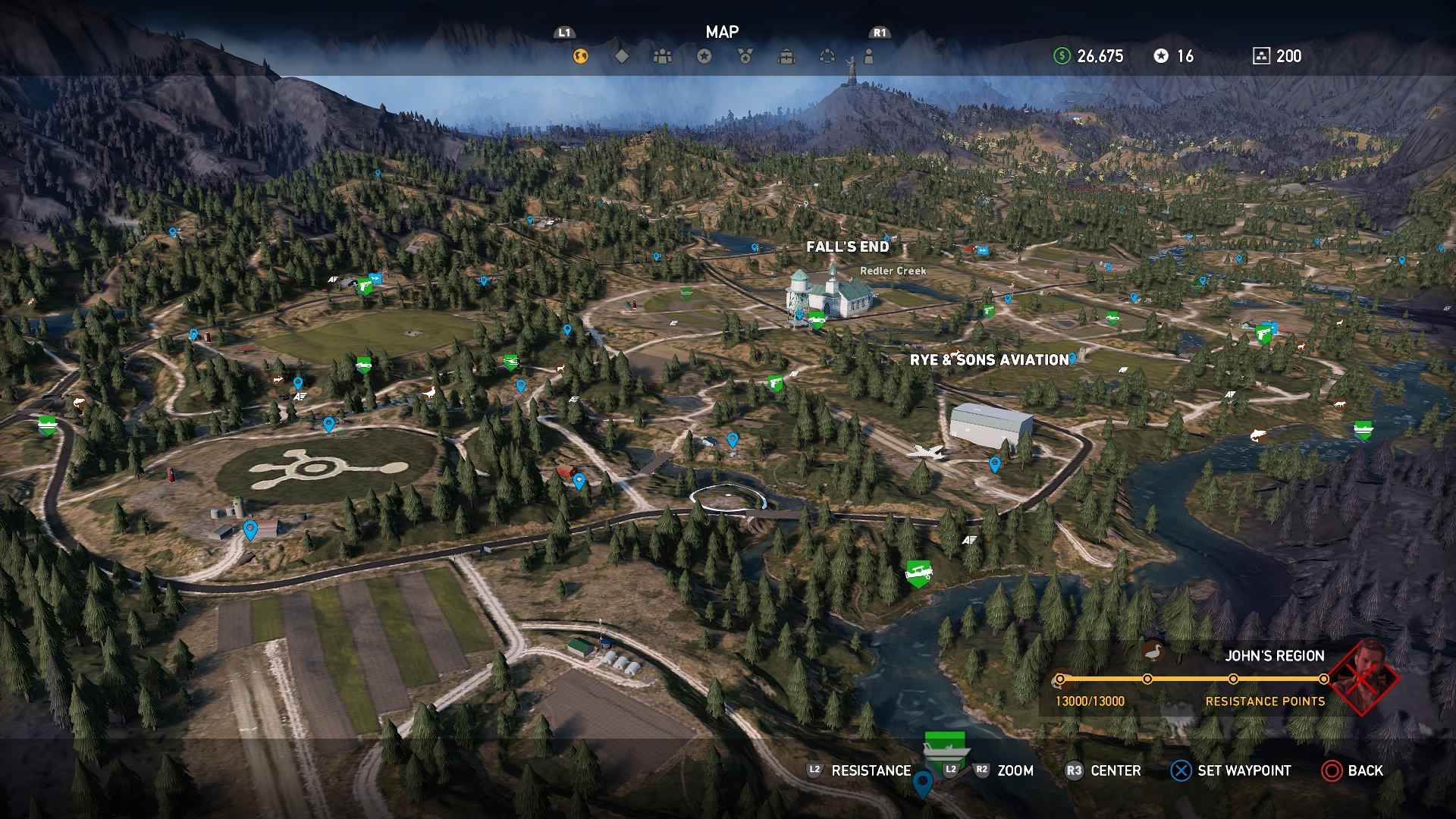This screenshot has width=1456, height=819.
Task: Choose the green vehicle marker at Fall's End church
Action: click(x=816, y=319)
